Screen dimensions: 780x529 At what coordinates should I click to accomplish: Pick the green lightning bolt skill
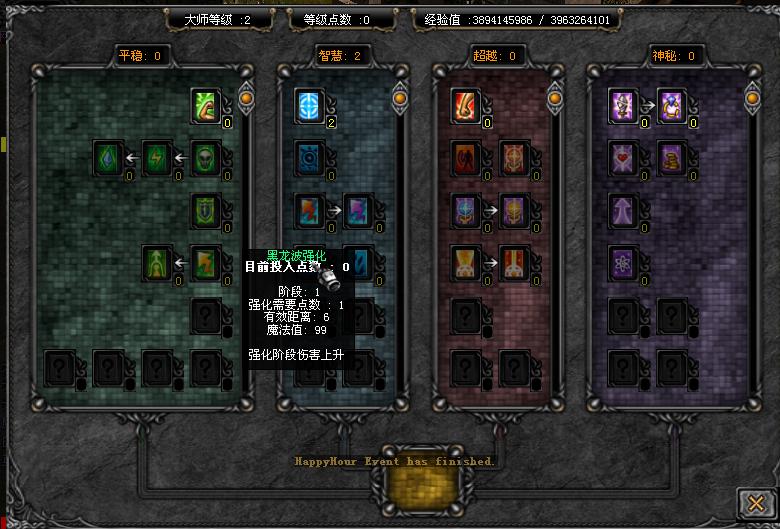click(x=157, y=157)
